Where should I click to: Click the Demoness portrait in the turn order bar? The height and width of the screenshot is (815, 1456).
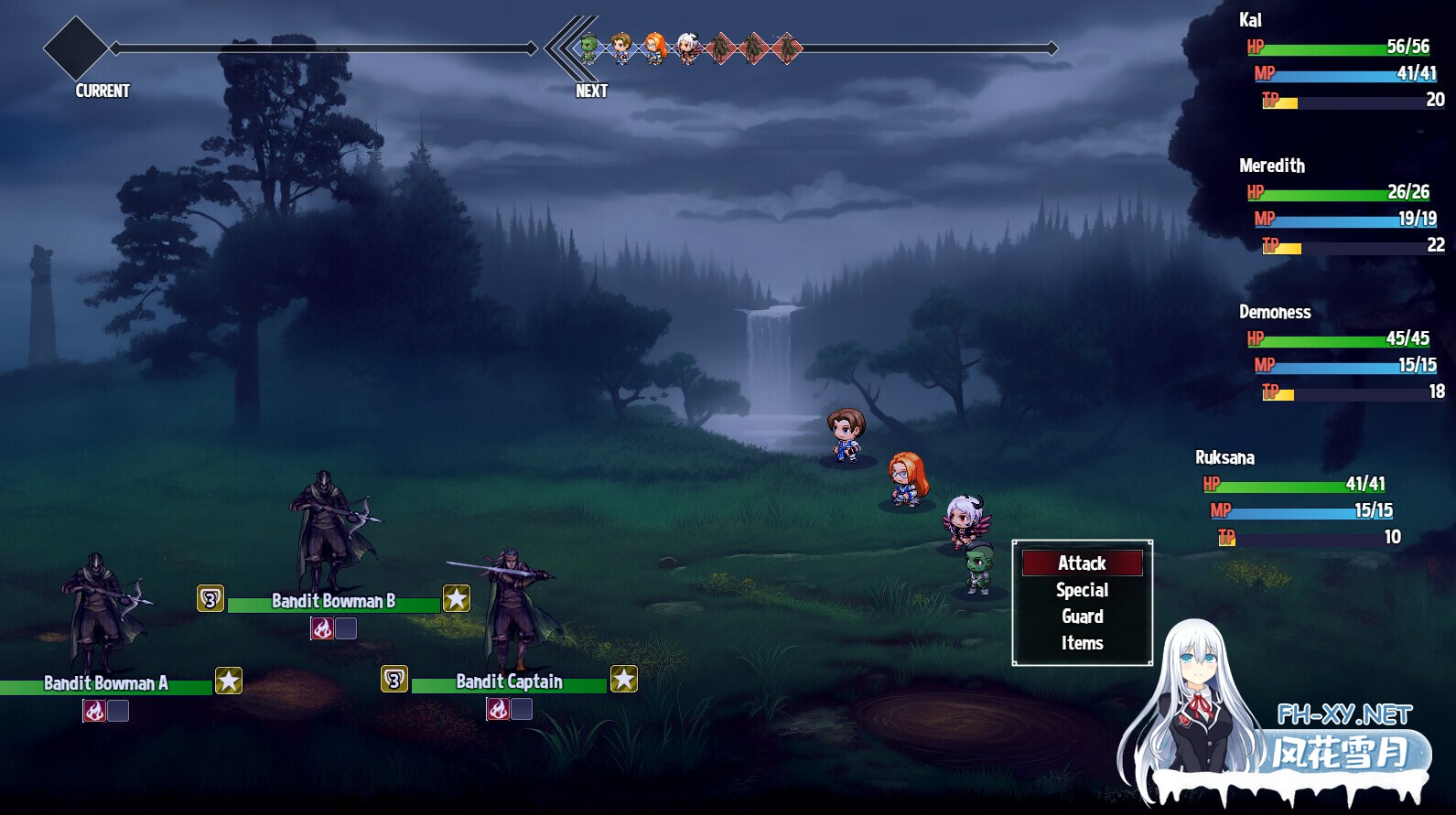[x=686, y=48]
